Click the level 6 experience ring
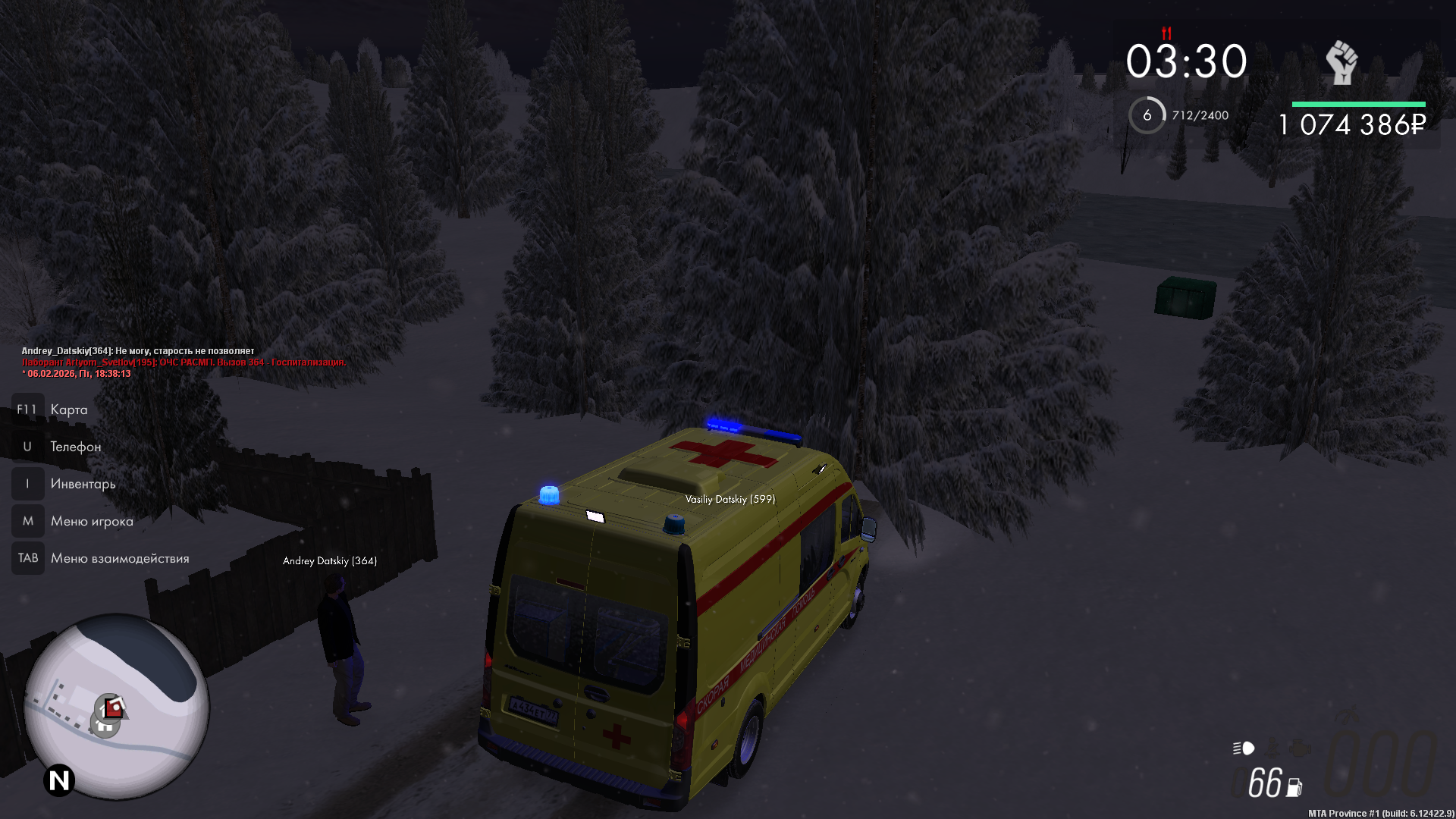Viewport: 1456px width, 819px height. tap(1147, 115)
